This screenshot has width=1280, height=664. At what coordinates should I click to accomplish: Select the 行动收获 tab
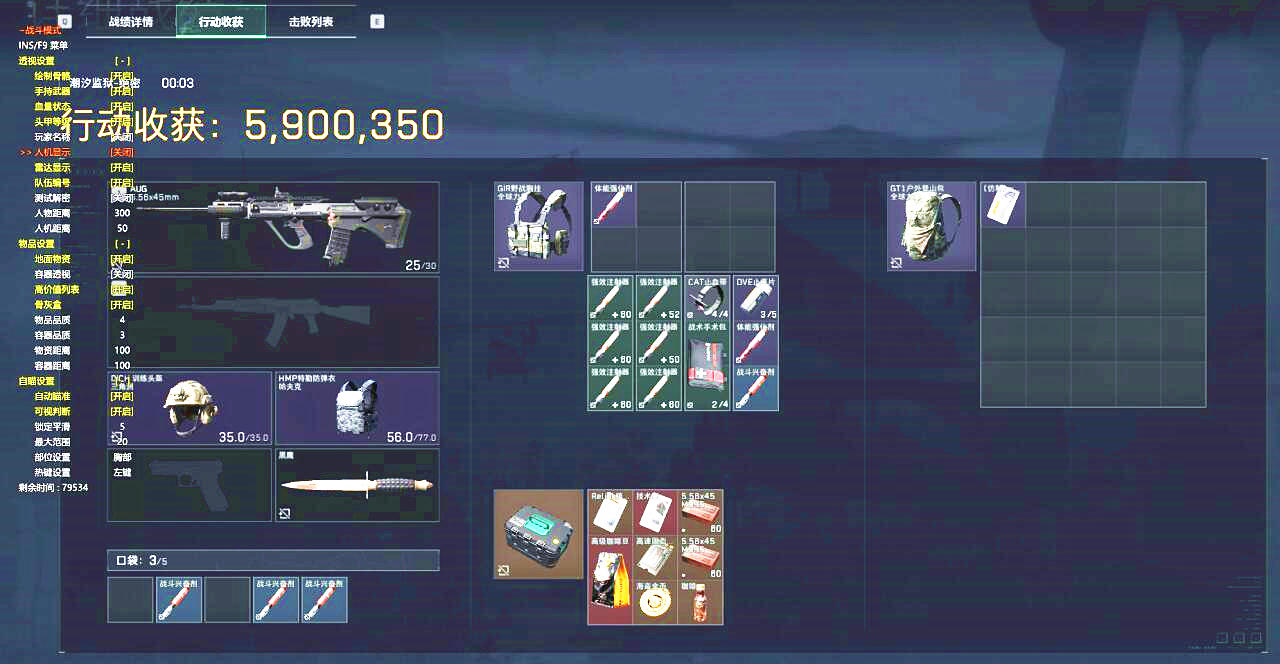click(x=221, y=21)
